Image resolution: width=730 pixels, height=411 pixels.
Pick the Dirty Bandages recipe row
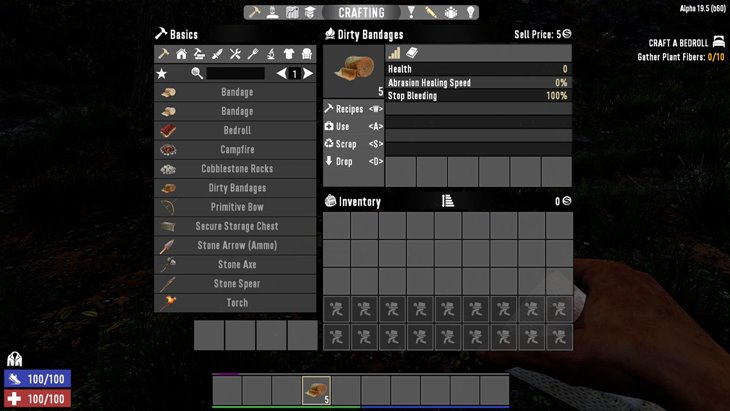pos(236,188)
